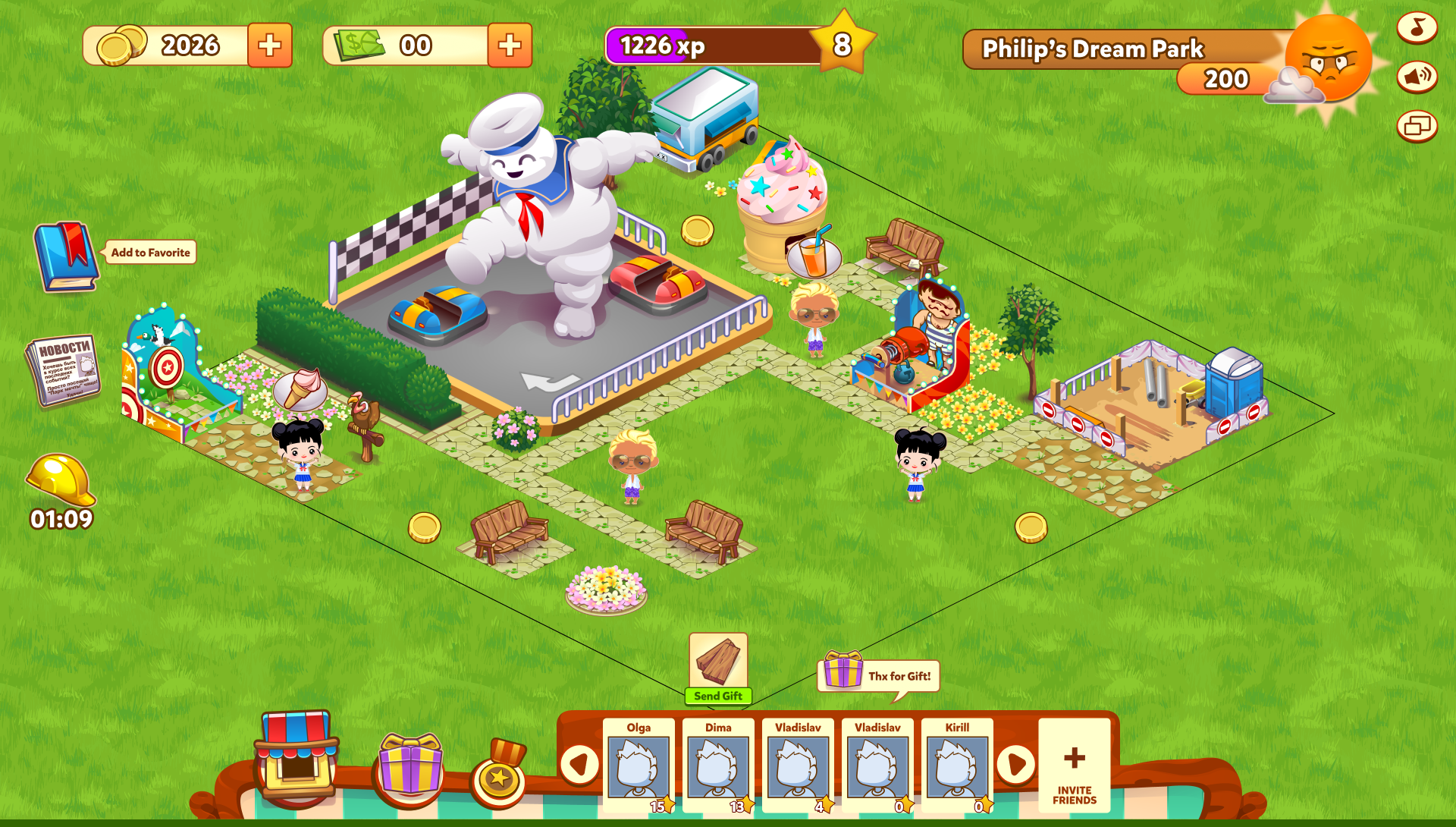The height and width of the screenshot is (827, 1456).
Task: Open the yellow hard hat construction timer
Action: tap(61, 481)
